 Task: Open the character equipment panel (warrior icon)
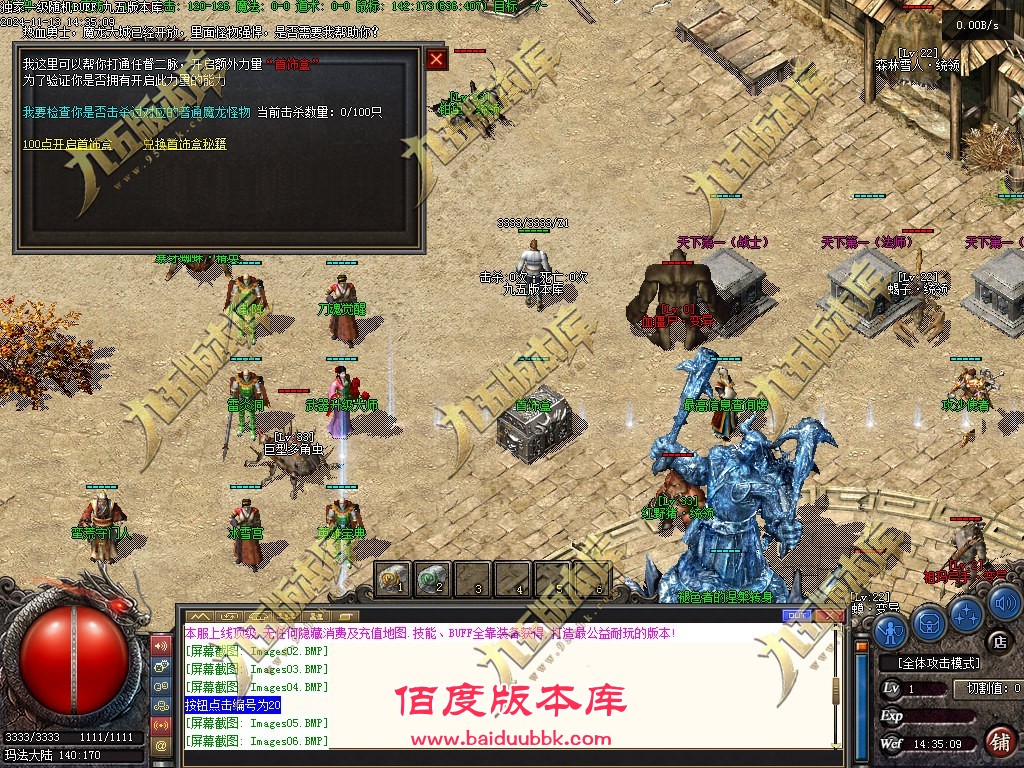[x=890, y=630]
